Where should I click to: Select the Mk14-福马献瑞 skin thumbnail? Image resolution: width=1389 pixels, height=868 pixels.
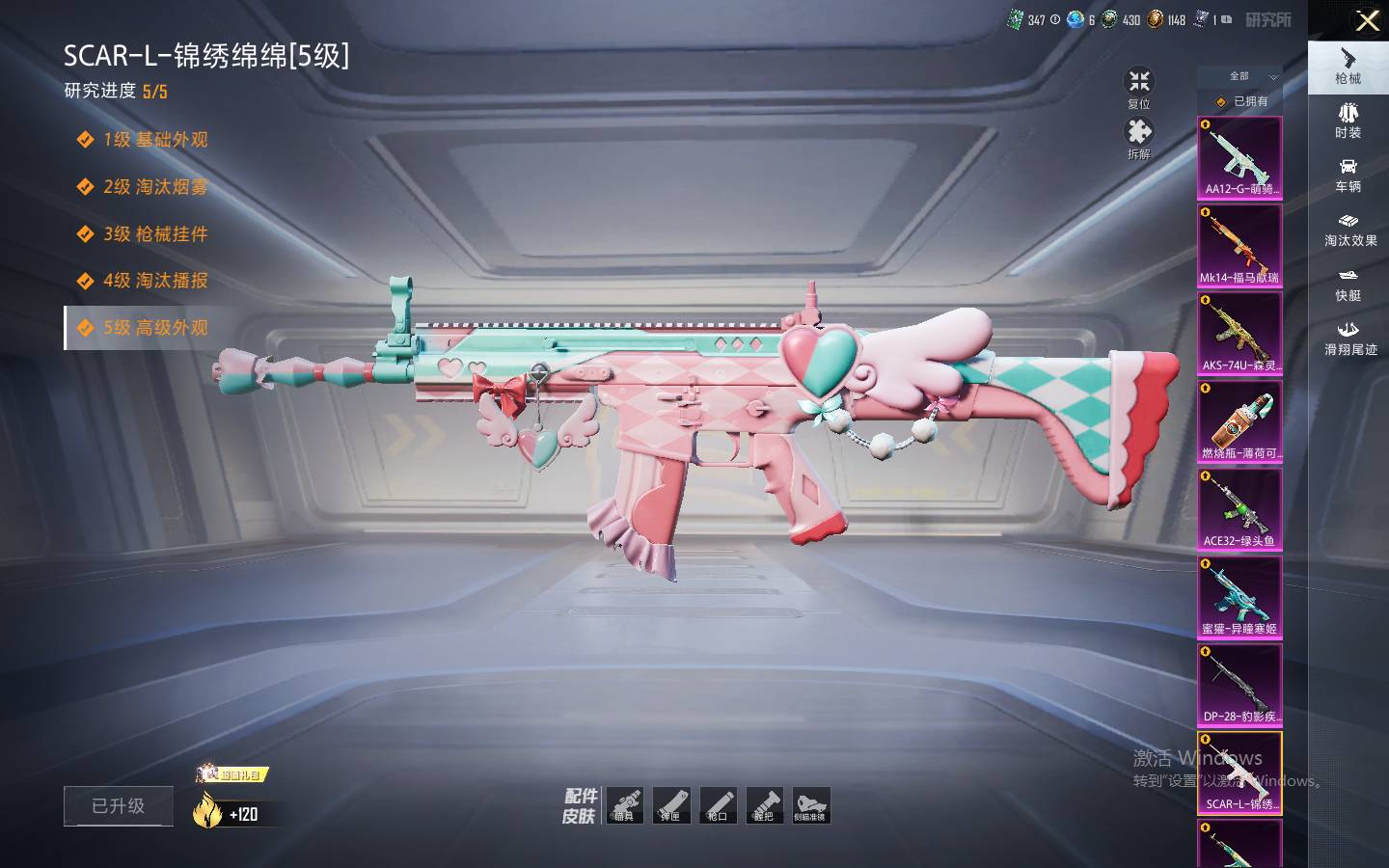pyautogui.click(x=1239, y=246)
